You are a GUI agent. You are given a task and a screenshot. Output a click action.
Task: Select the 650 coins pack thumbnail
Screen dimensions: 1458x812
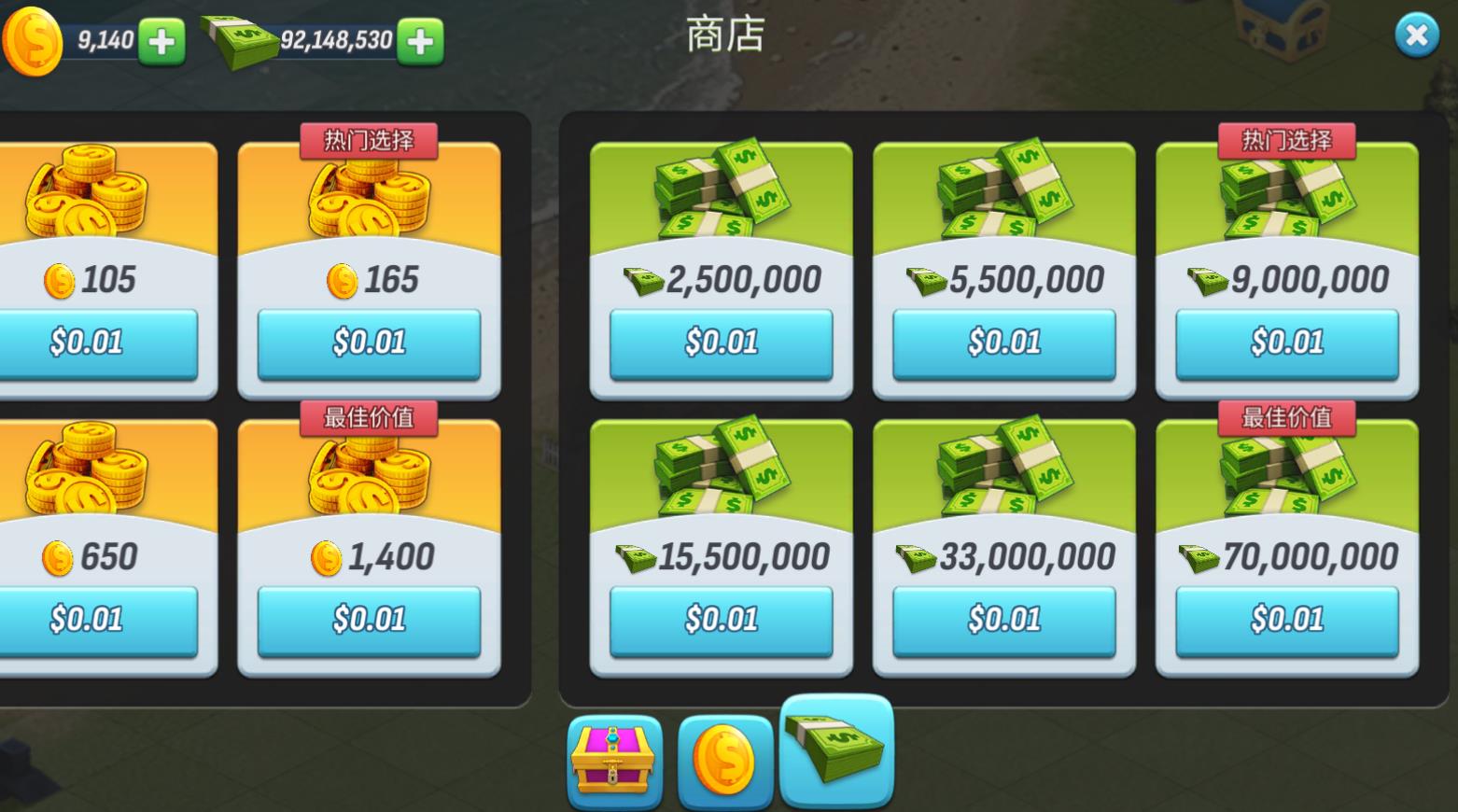click(x=89, y=467)
